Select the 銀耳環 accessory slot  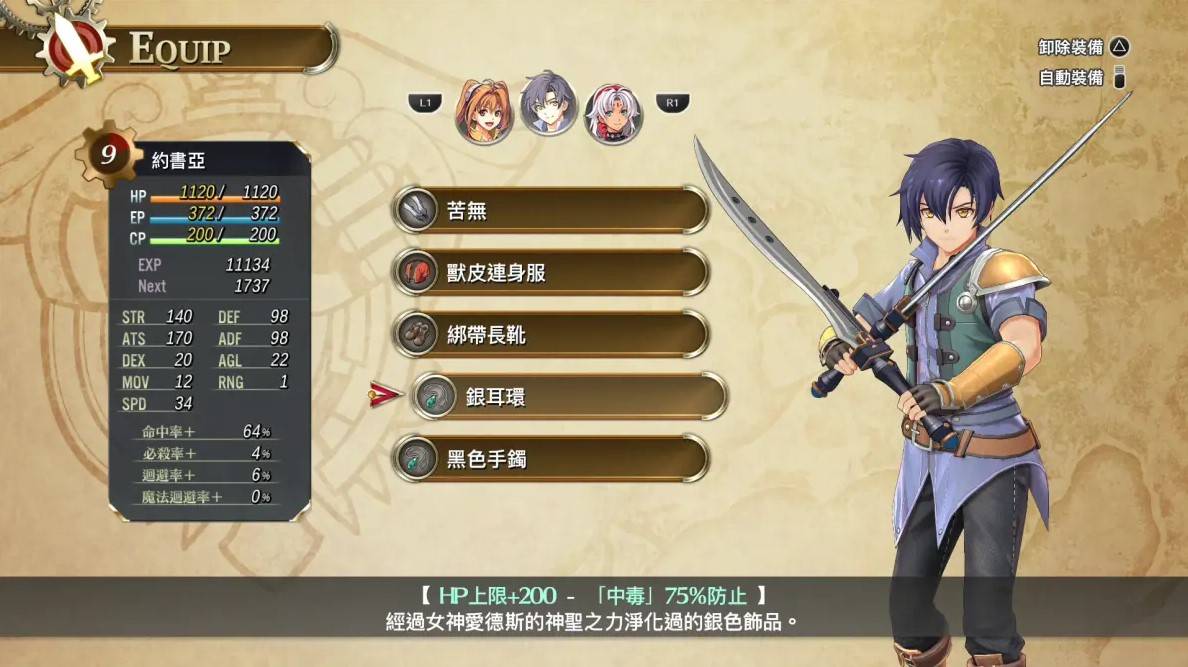coord(568,396)
